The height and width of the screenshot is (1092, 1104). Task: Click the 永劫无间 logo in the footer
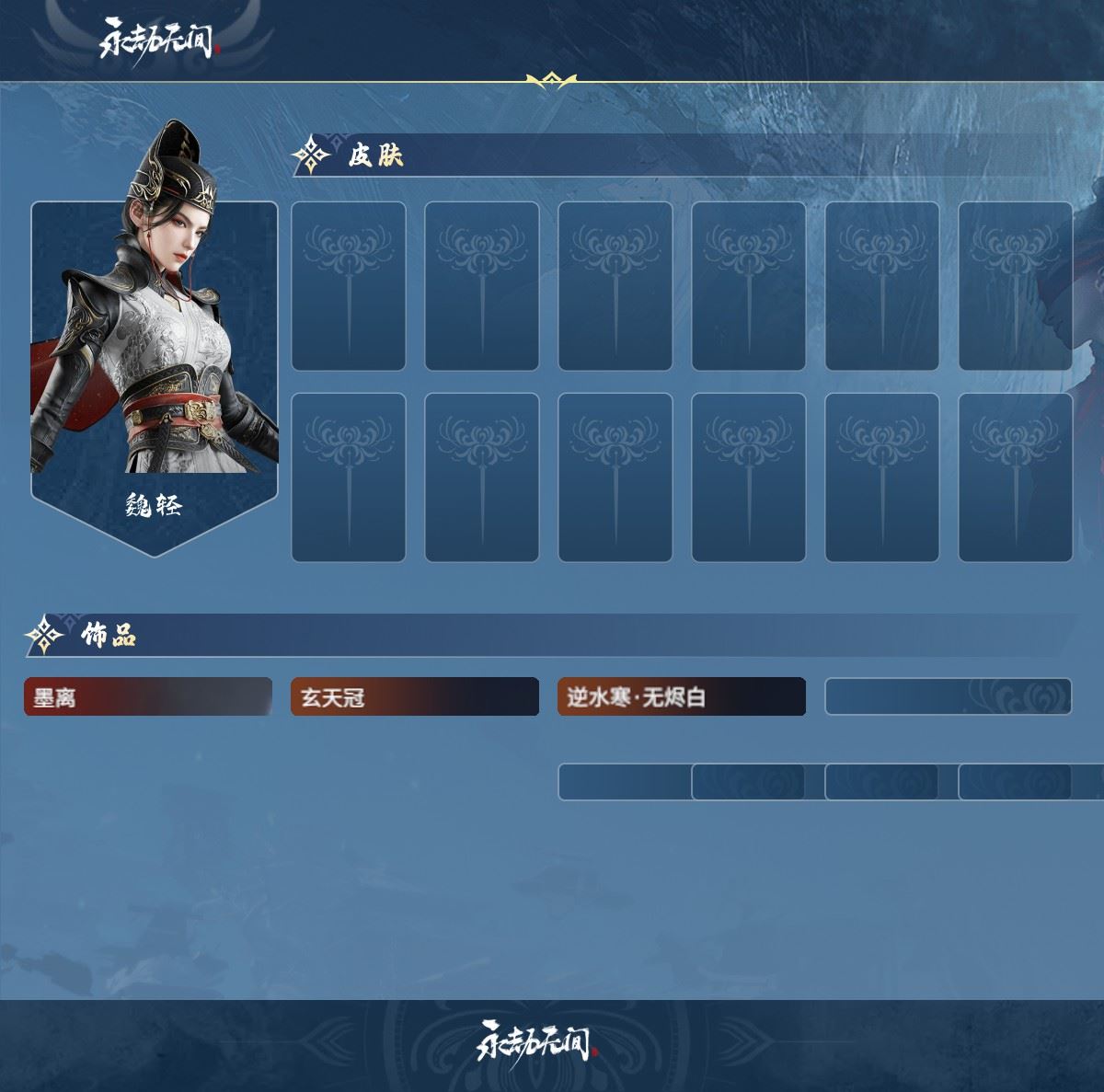click(x=536, y=1040)
